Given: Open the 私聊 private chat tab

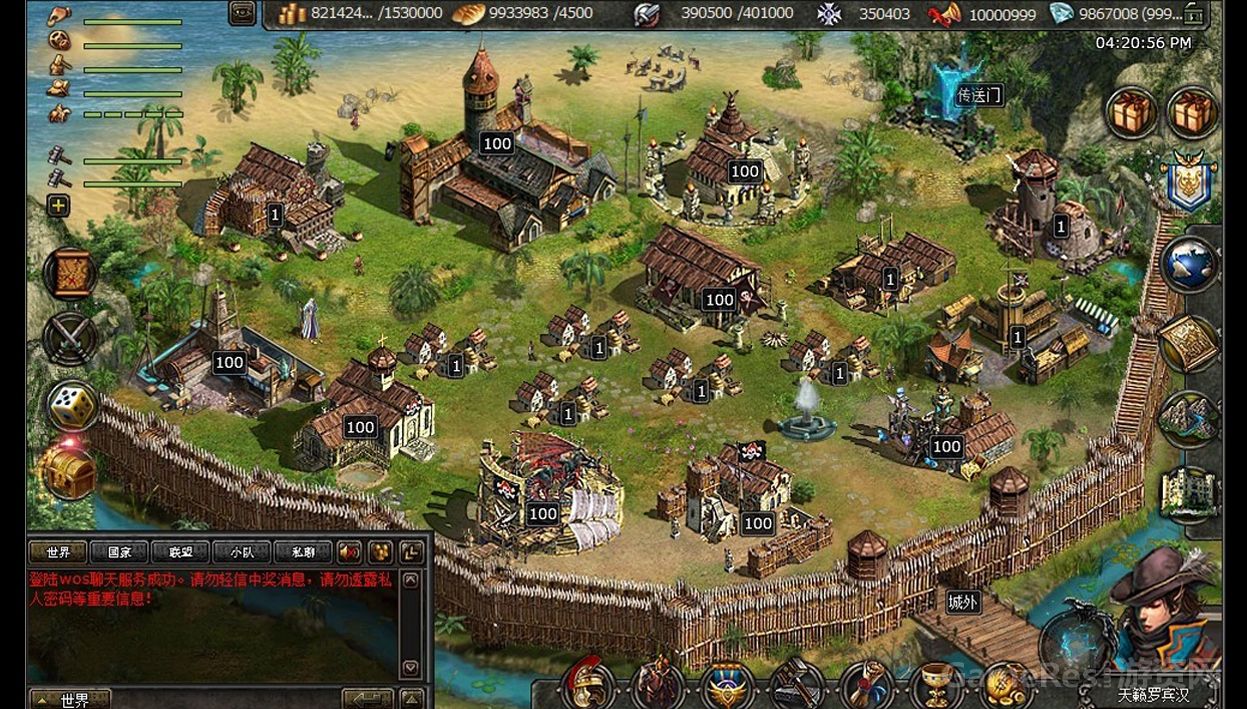Looking at the screenshot, I should [303, 552].
